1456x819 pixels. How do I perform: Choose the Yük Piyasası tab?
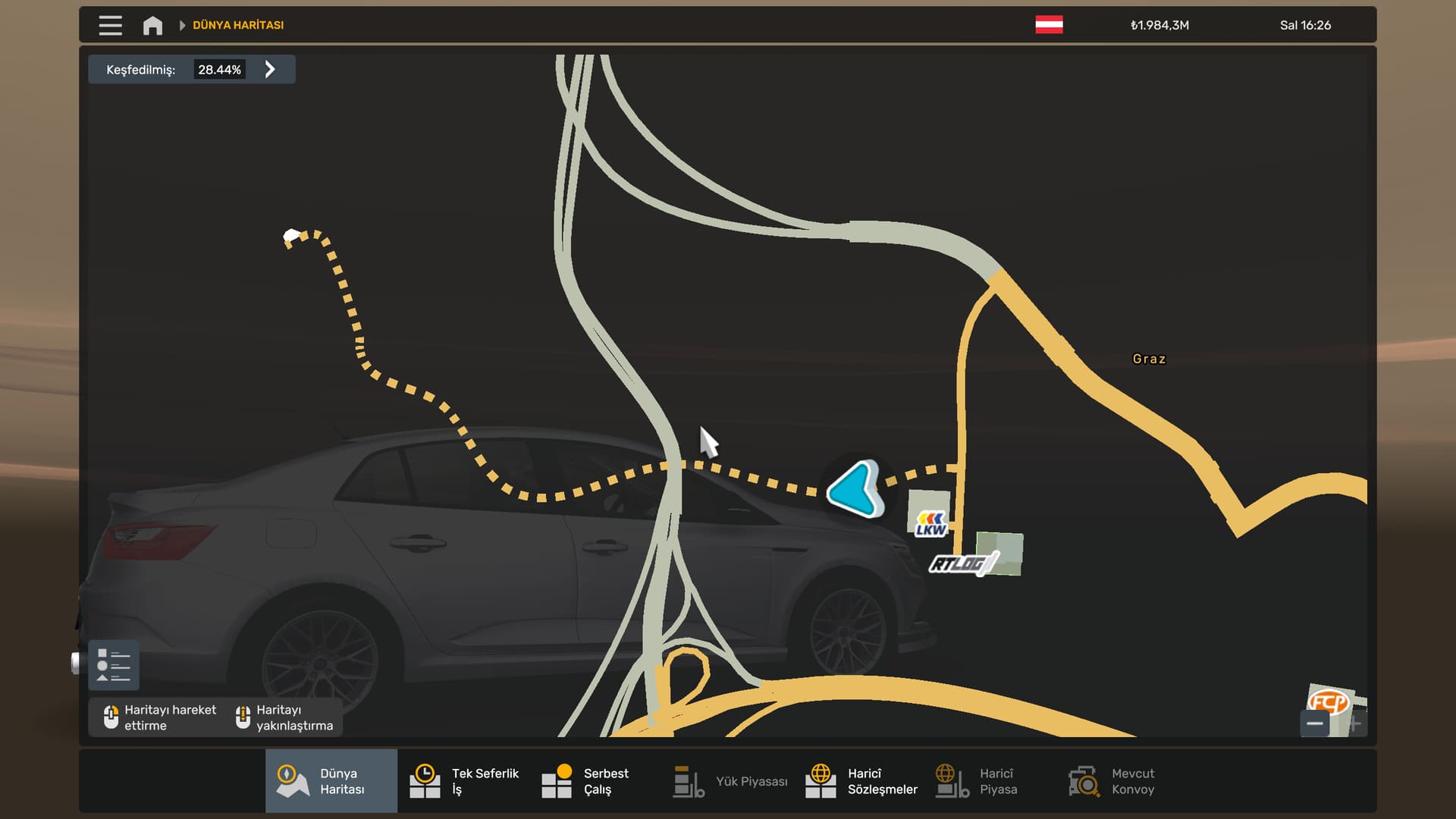(730, 781)
